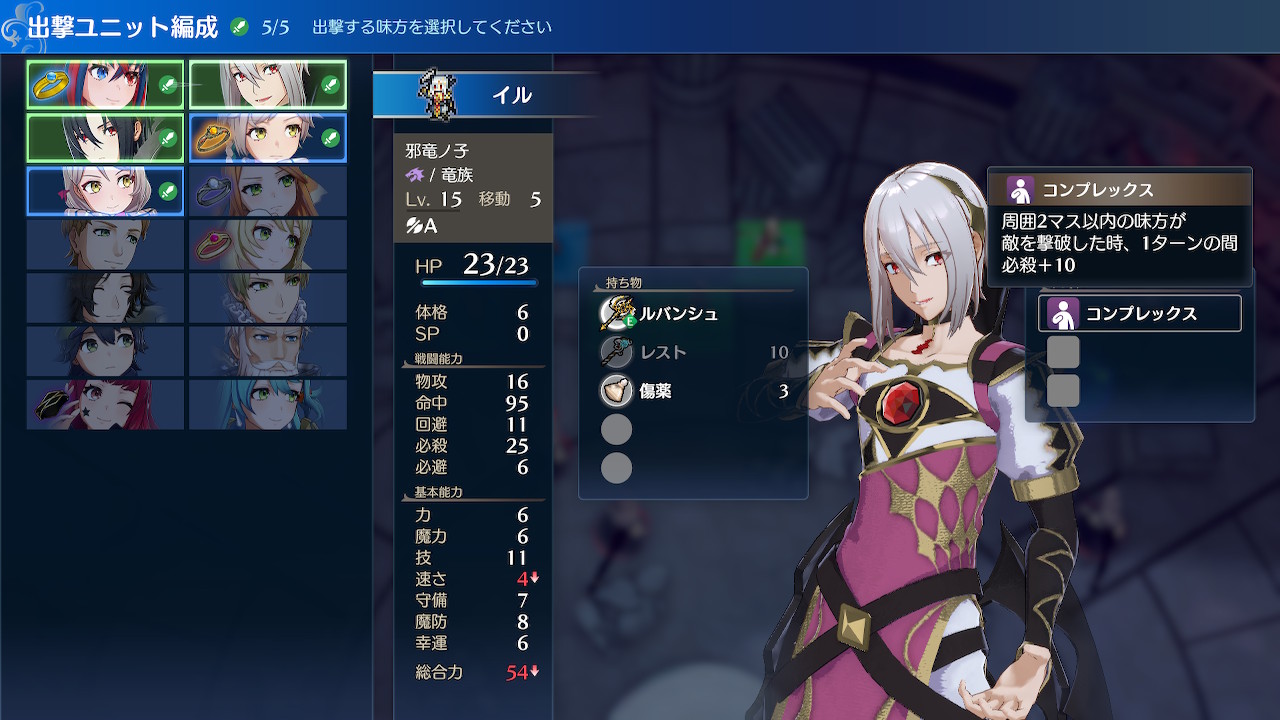
Task: Select the girl with pink hair ribbon
Action: tap(105, 191)
